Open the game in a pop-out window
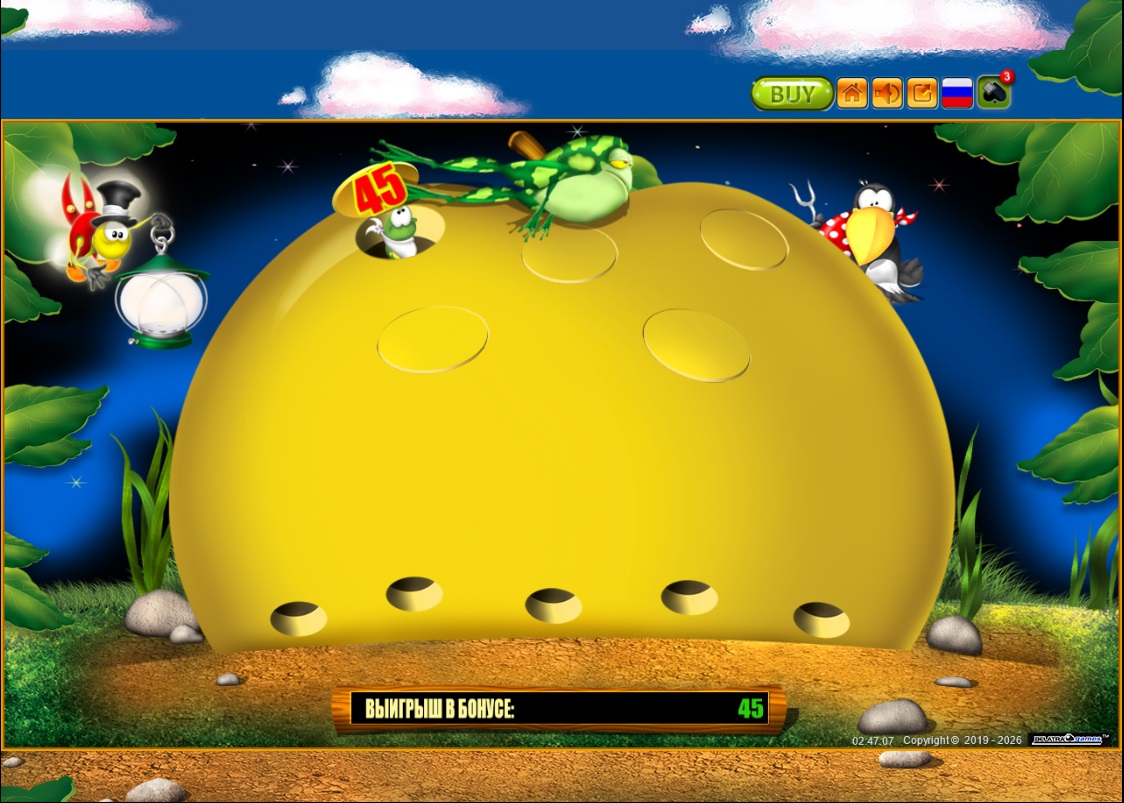The image size is (1124, 803). 922,94
